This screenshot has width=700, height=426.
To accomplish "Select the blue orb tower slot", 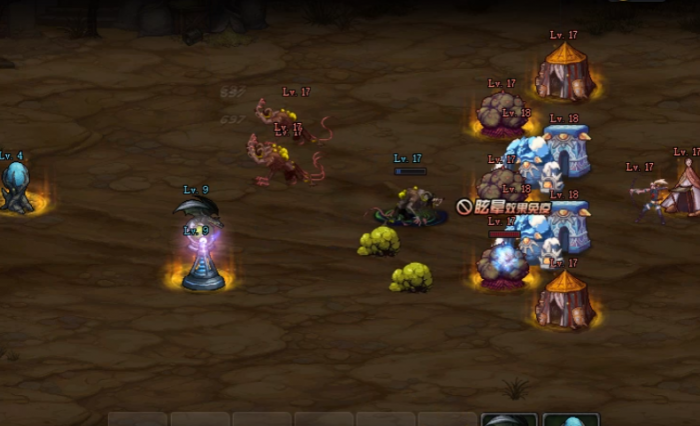I will (x=571, y=420).
